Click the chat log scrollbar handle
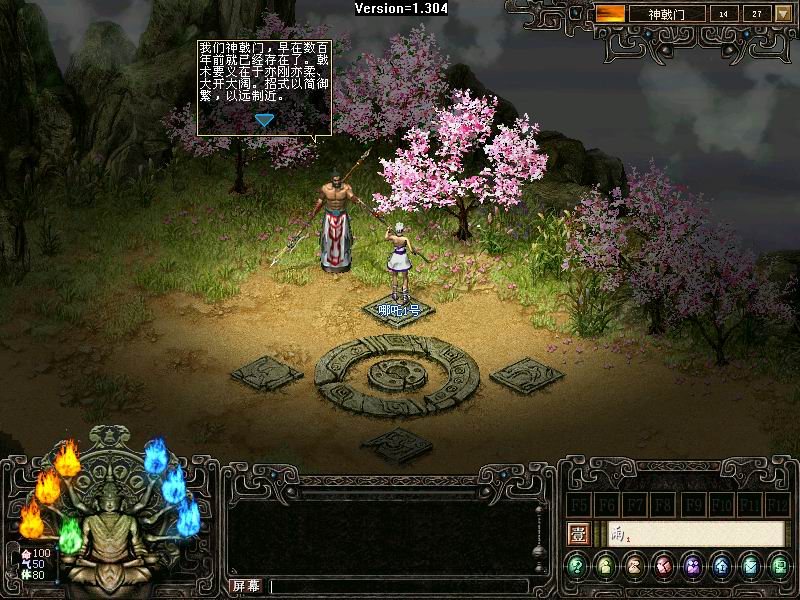 click(x=538, y=550)
